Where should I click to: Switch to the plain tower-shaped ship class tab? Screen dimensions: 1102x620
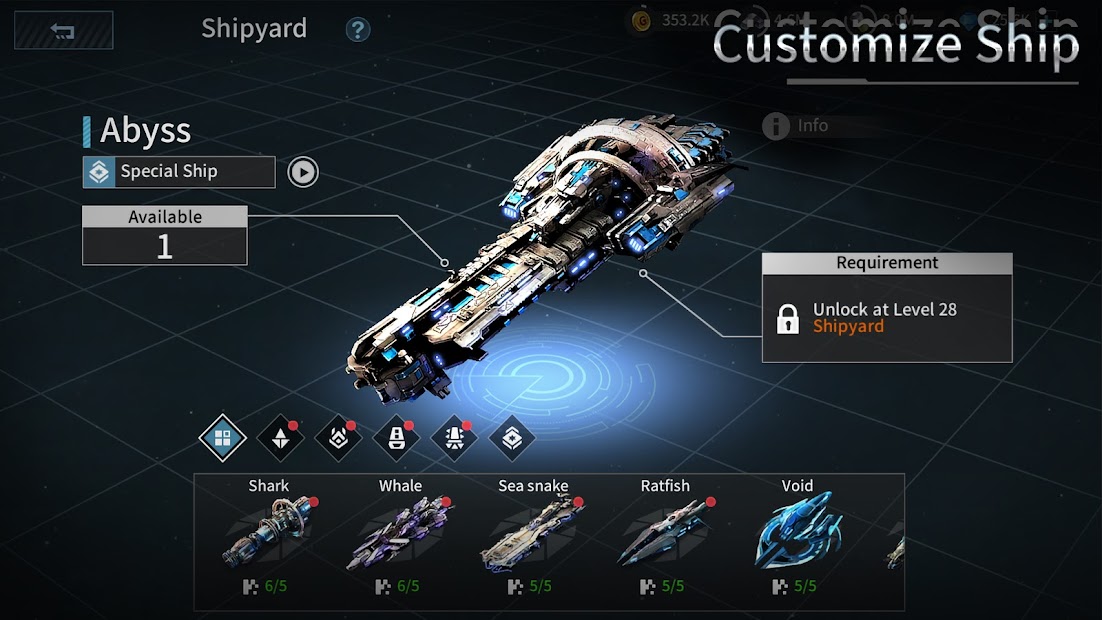click(396, 438)
